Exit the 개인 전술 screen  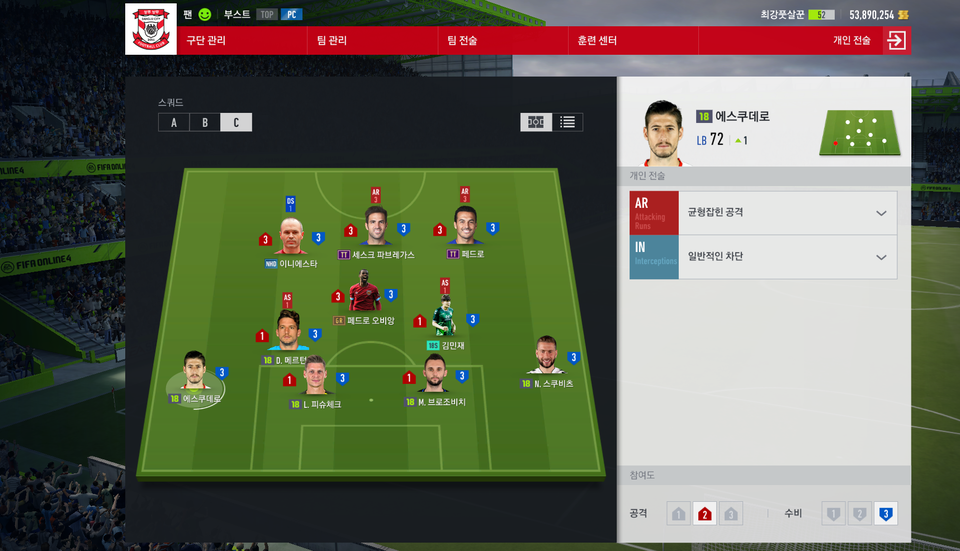(x=896, y=41)
